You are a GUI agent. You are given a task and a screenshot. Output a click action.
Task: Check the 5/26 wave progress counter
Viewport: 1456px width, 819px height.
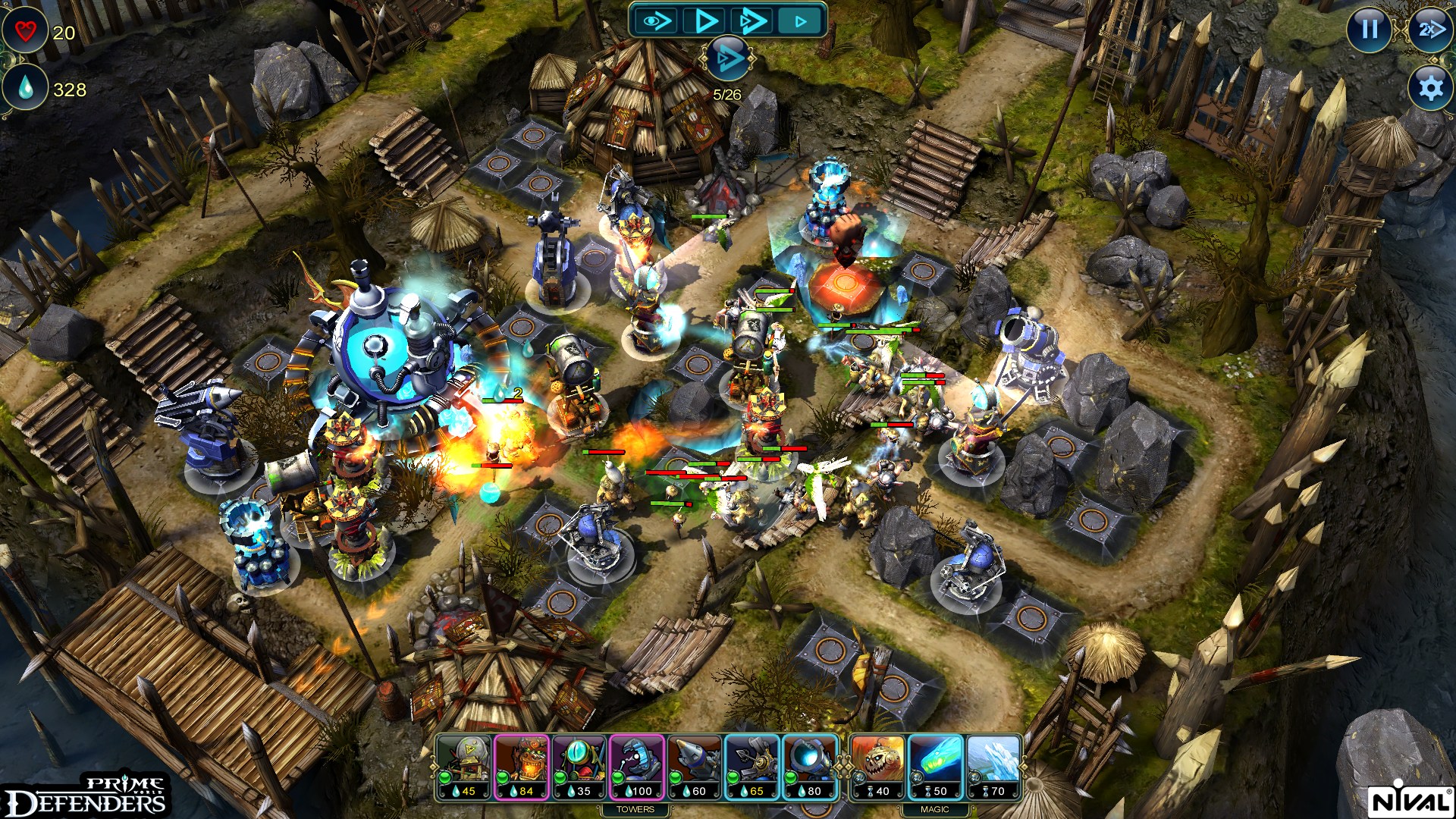coord(726,93)
